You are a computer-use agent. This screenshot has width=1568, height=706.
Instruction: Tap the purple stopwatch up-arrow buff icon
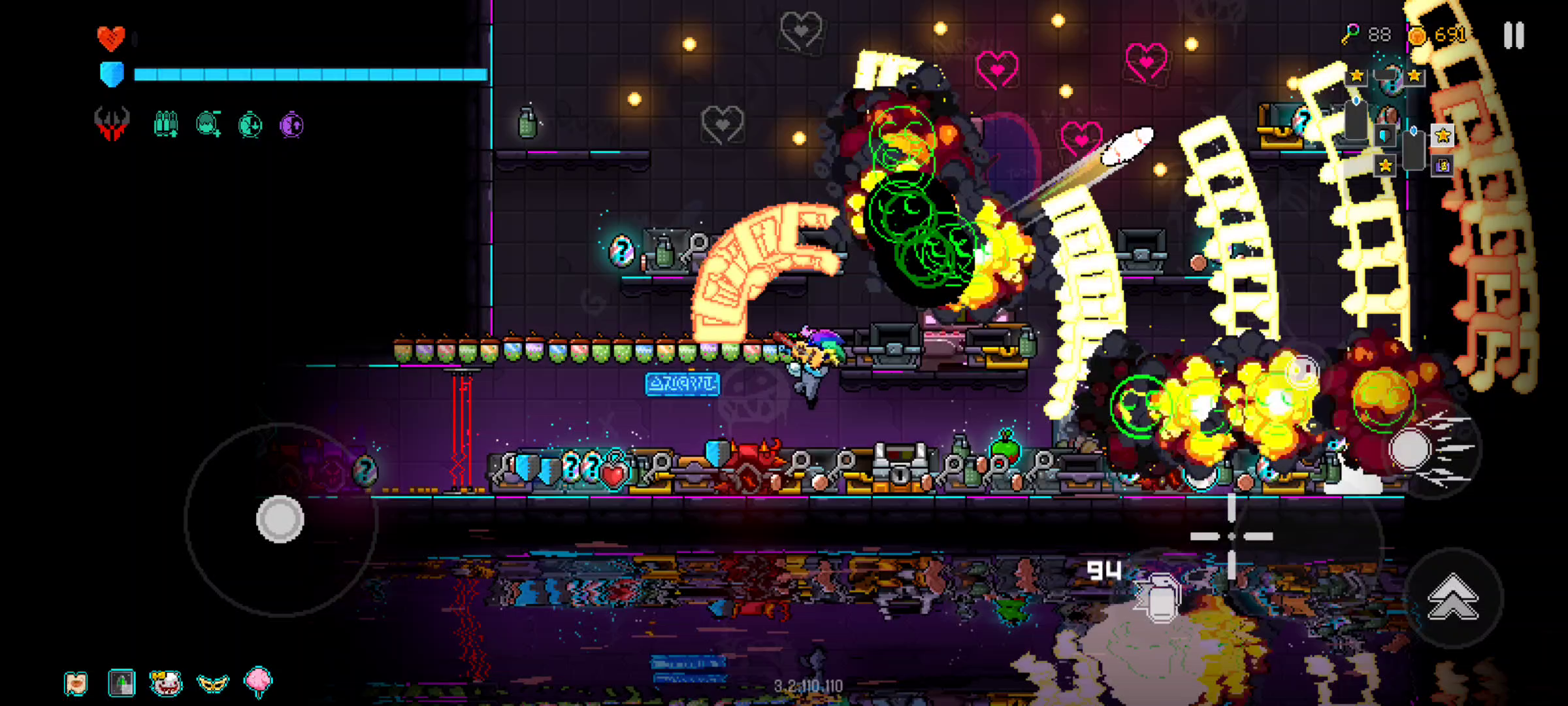pyautogui.click(x=291, y=124)
